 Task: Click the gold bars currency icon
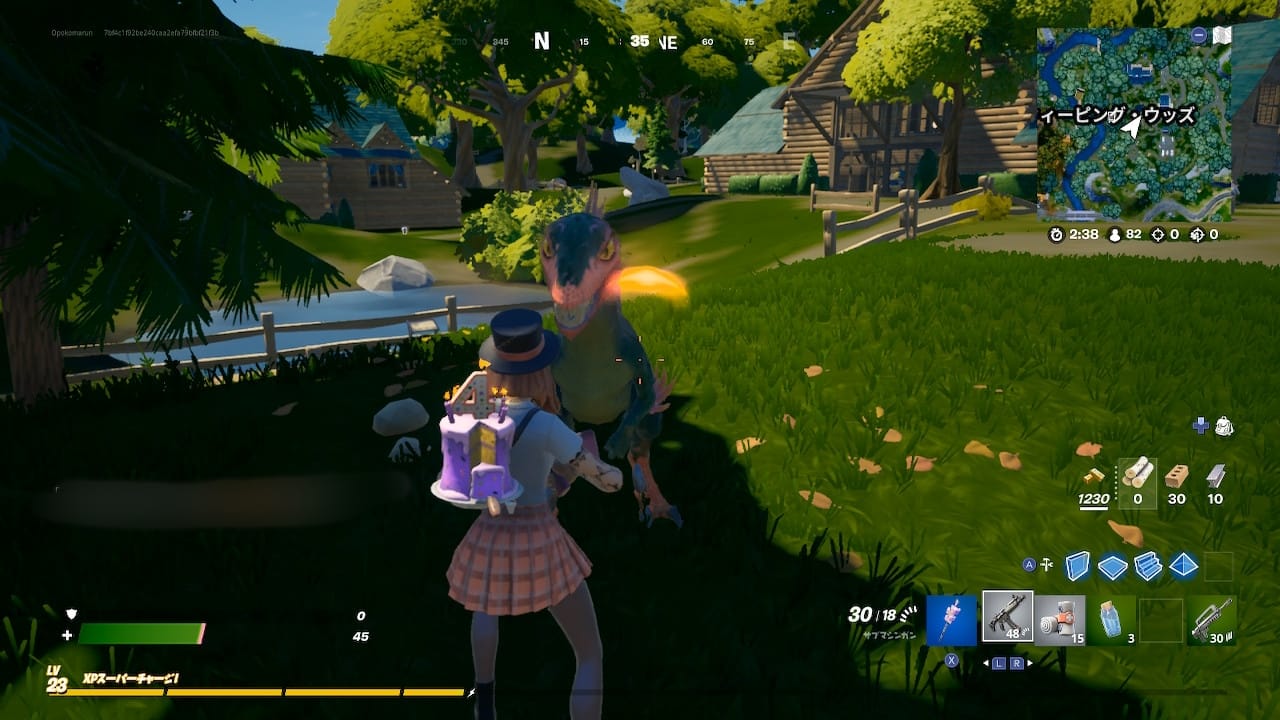click(x=1097, y=476)
